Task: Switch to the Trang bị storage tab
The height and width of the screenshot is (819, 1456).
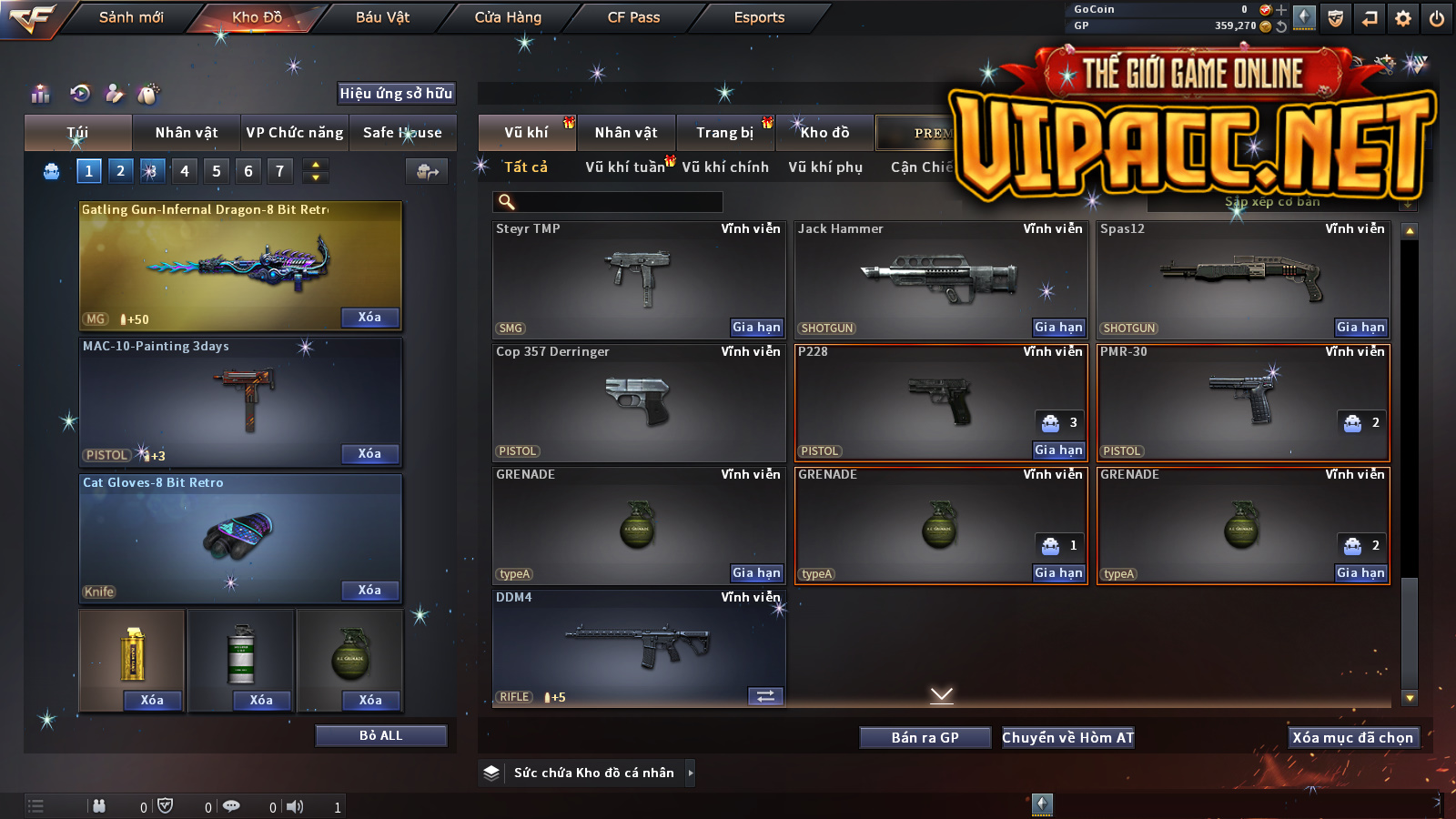Action: click(x=725, y=133)
